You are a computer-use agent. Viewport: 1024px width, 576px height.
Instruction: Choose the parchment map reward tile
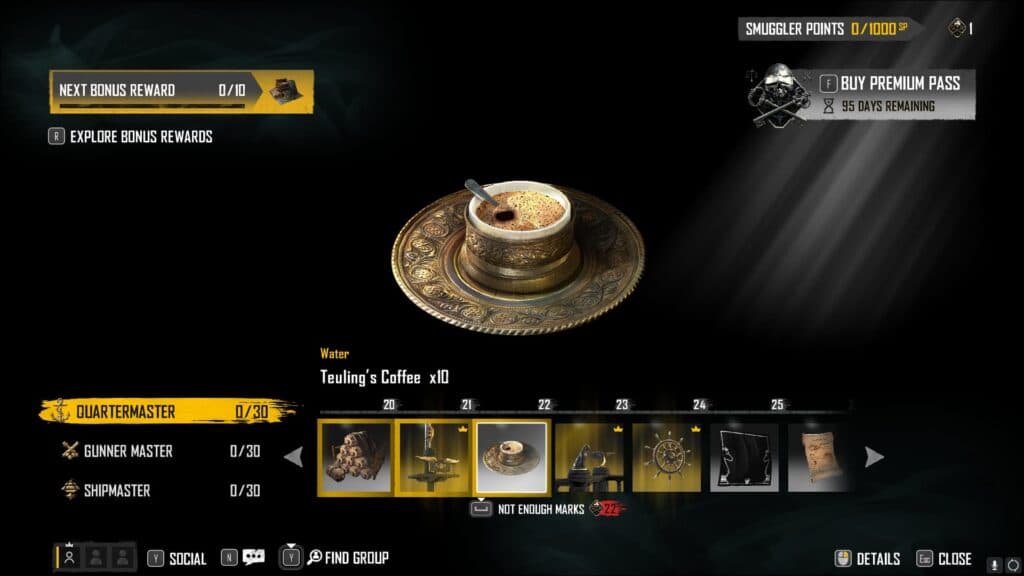tap(818, 457)
